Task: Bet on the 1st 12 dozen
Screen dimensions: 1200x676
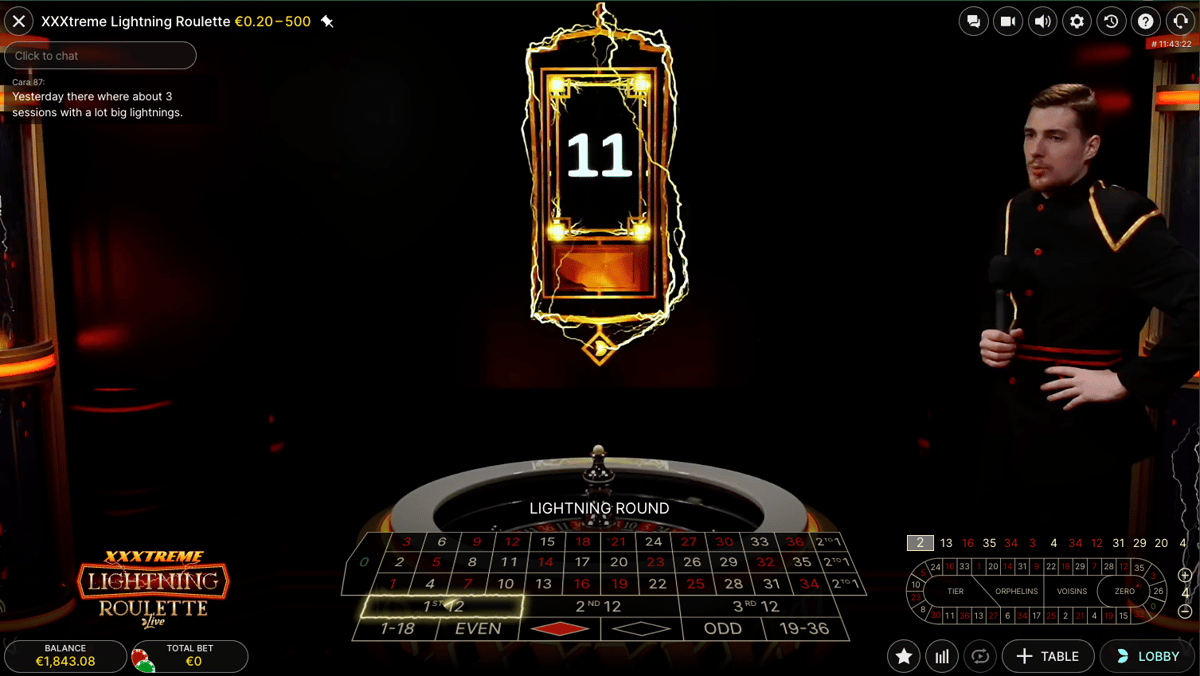Action: tap(442, 606)
